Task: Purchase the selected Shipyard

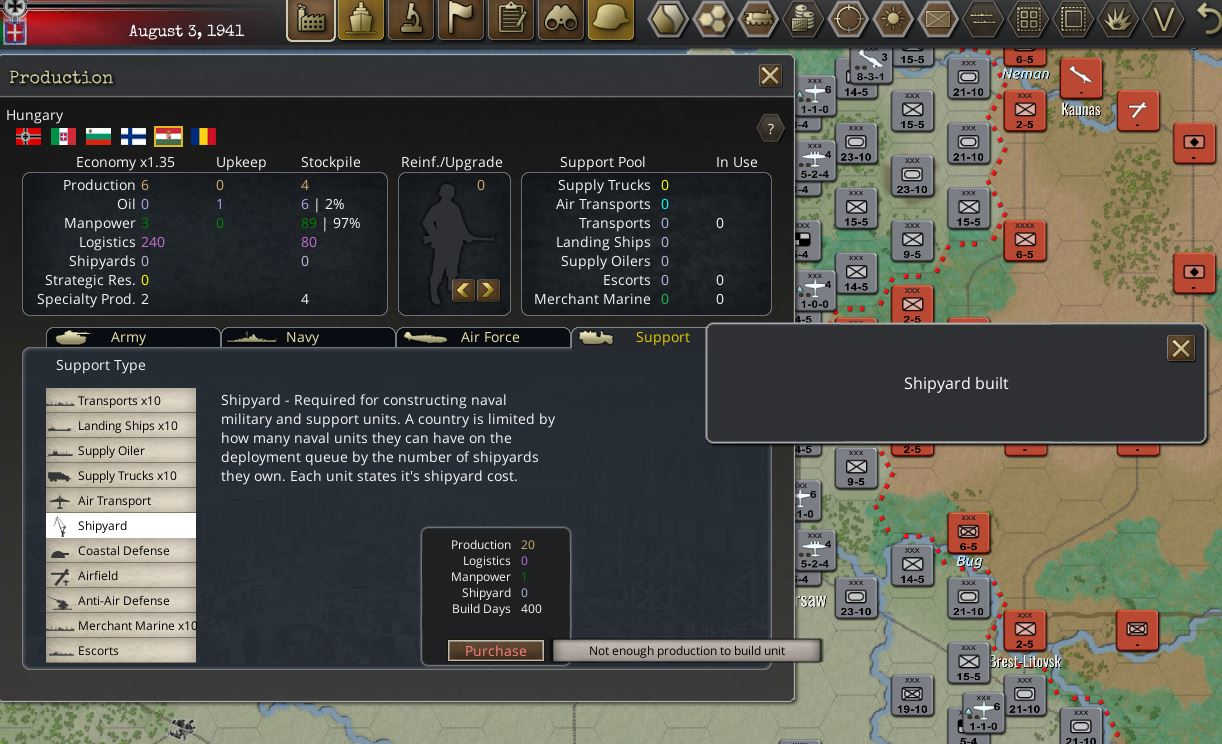Action: (x=495, y=651)
